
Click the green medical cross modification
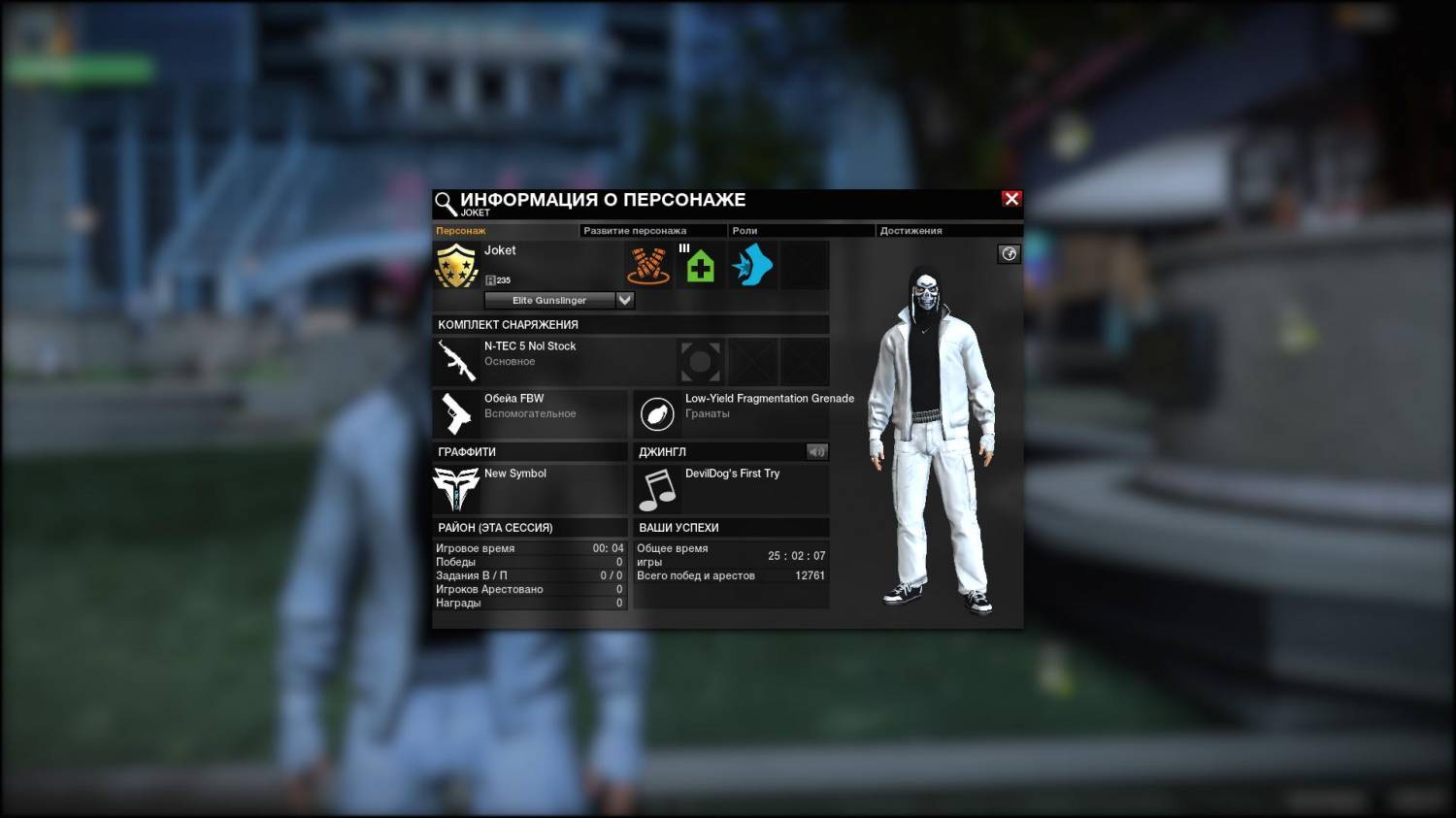coord(700,265)
